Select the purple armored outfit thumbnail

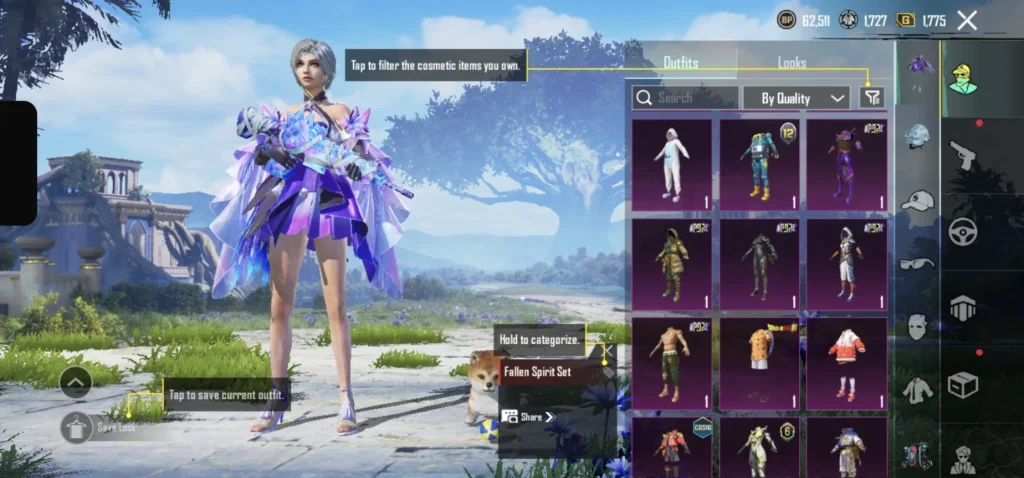846,164
